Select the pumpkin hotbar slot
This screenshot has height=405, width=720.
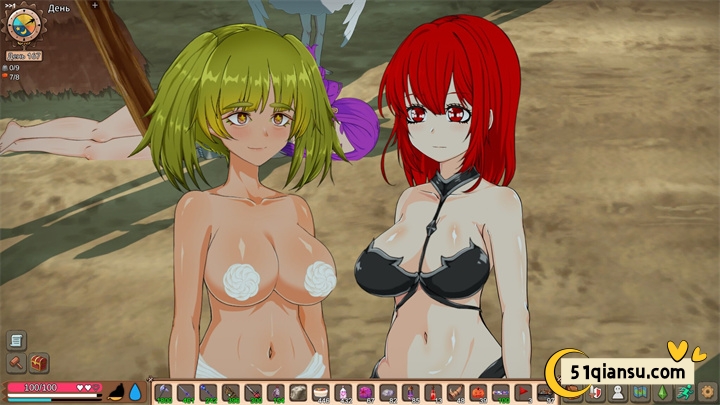coord(477,392)
